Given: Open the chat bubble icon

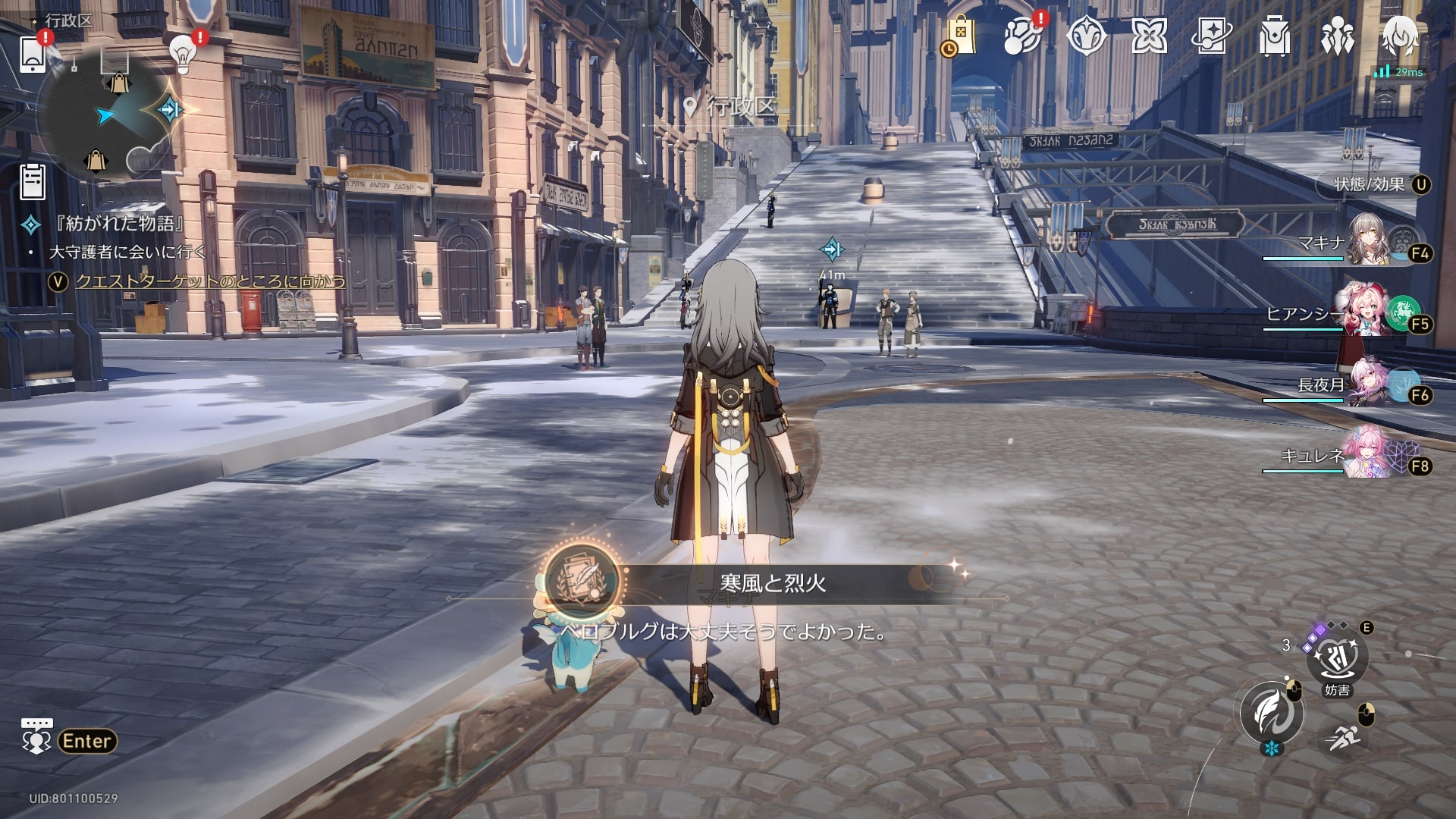Looking at the screenshot, I should (x=36, y=737).
